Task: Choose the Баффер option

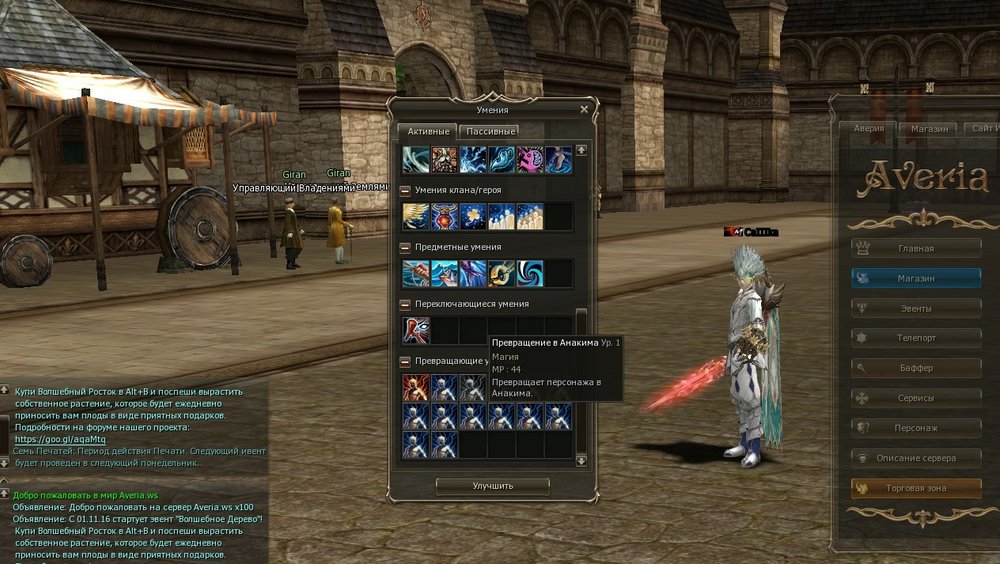Action: (x=916, y=368)
